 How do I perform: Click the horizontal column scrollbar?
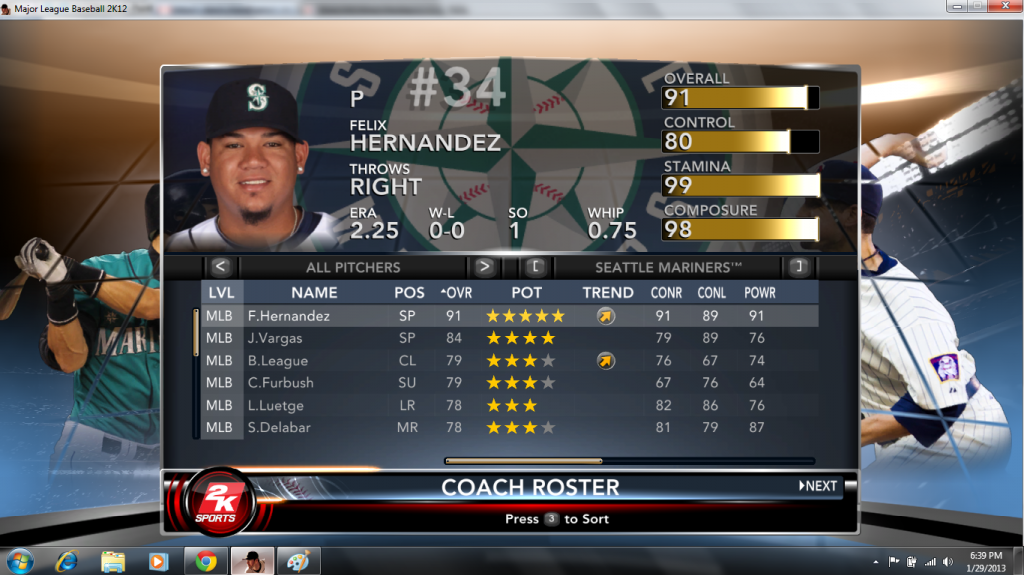pos(523,461)
